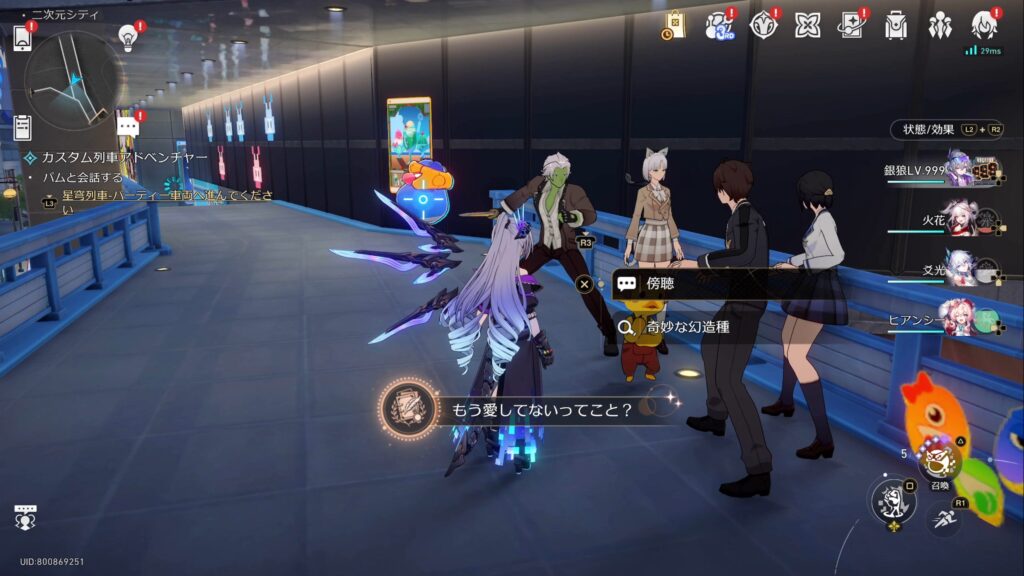The height and width of the screenshot is (576, 1024).
Task: Choose the 傍聴 interaction option
Action: click(x=700, y=284)
